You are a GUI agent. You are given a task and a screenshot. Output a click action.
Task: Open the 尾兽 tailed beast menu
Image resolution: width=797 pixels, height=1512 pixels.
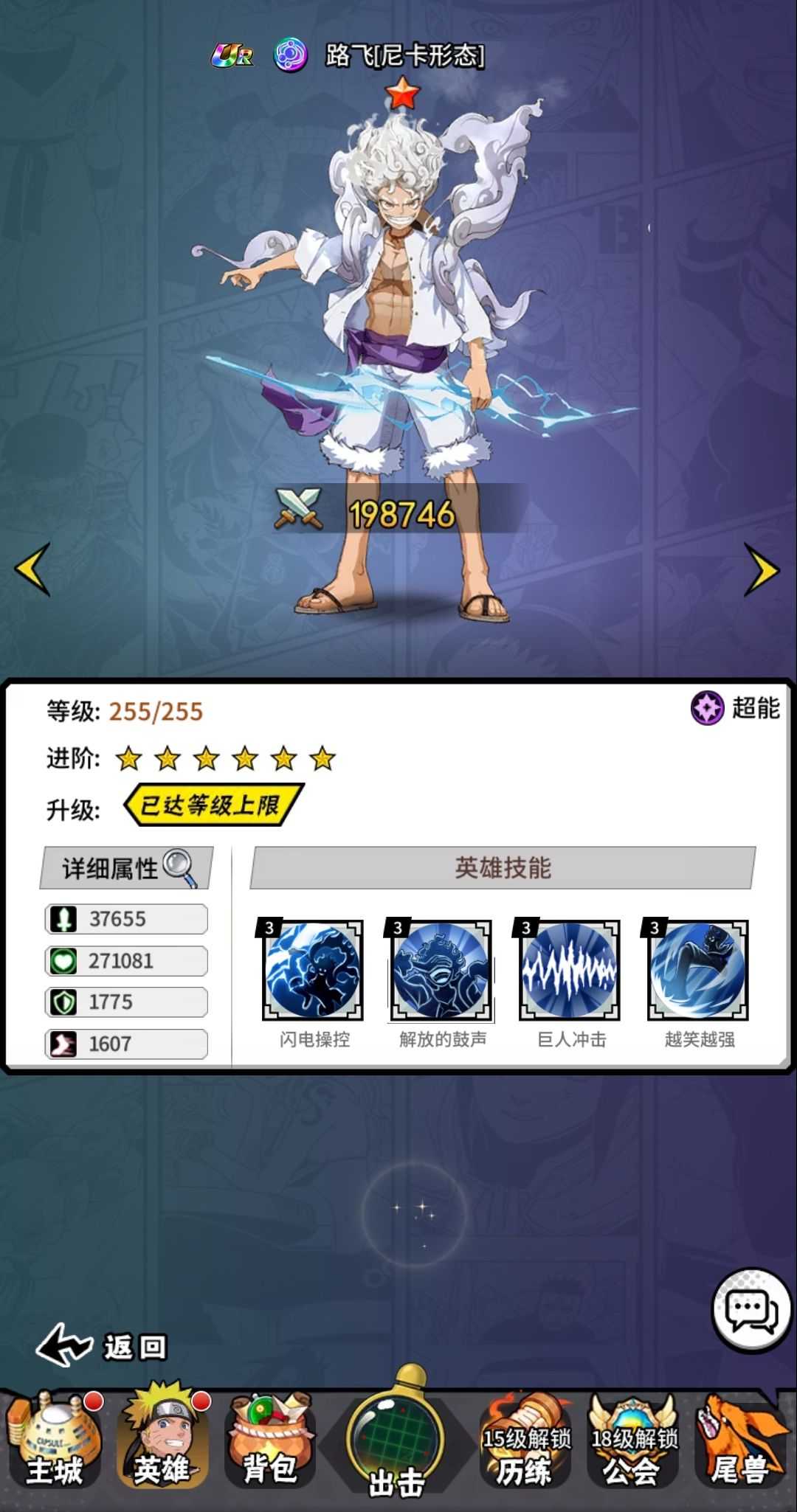(741, 1441)
